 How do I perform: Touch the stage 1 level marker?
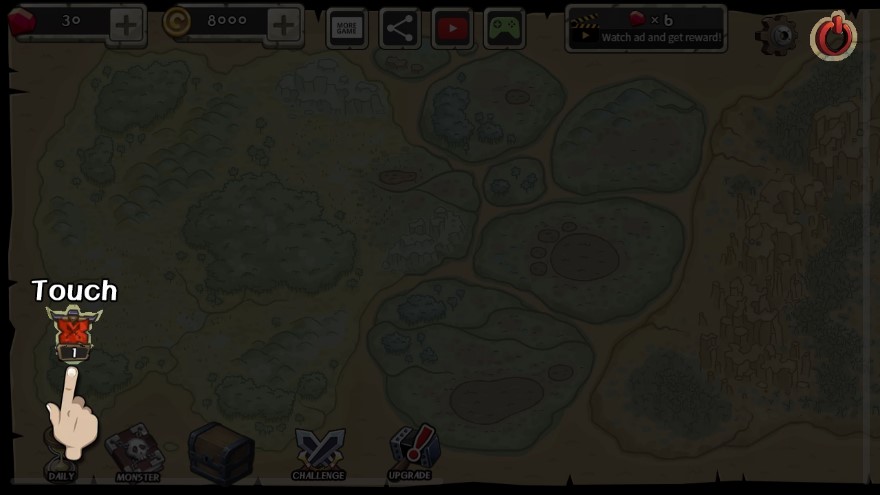pyautogui.click(x=74, y=332)
